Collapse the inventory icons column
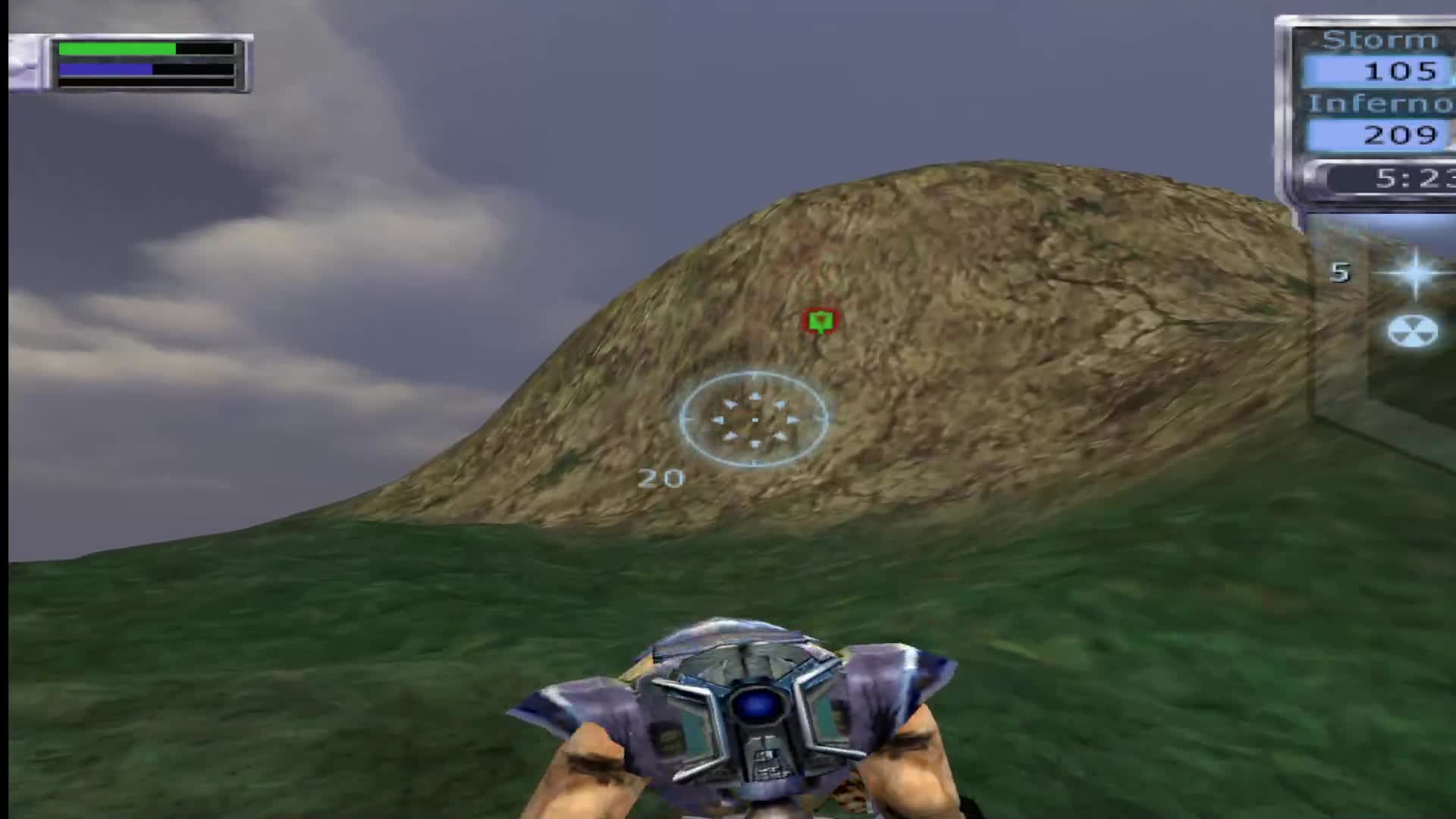This screenshot has width=1456, height=819. (1412, 303)
